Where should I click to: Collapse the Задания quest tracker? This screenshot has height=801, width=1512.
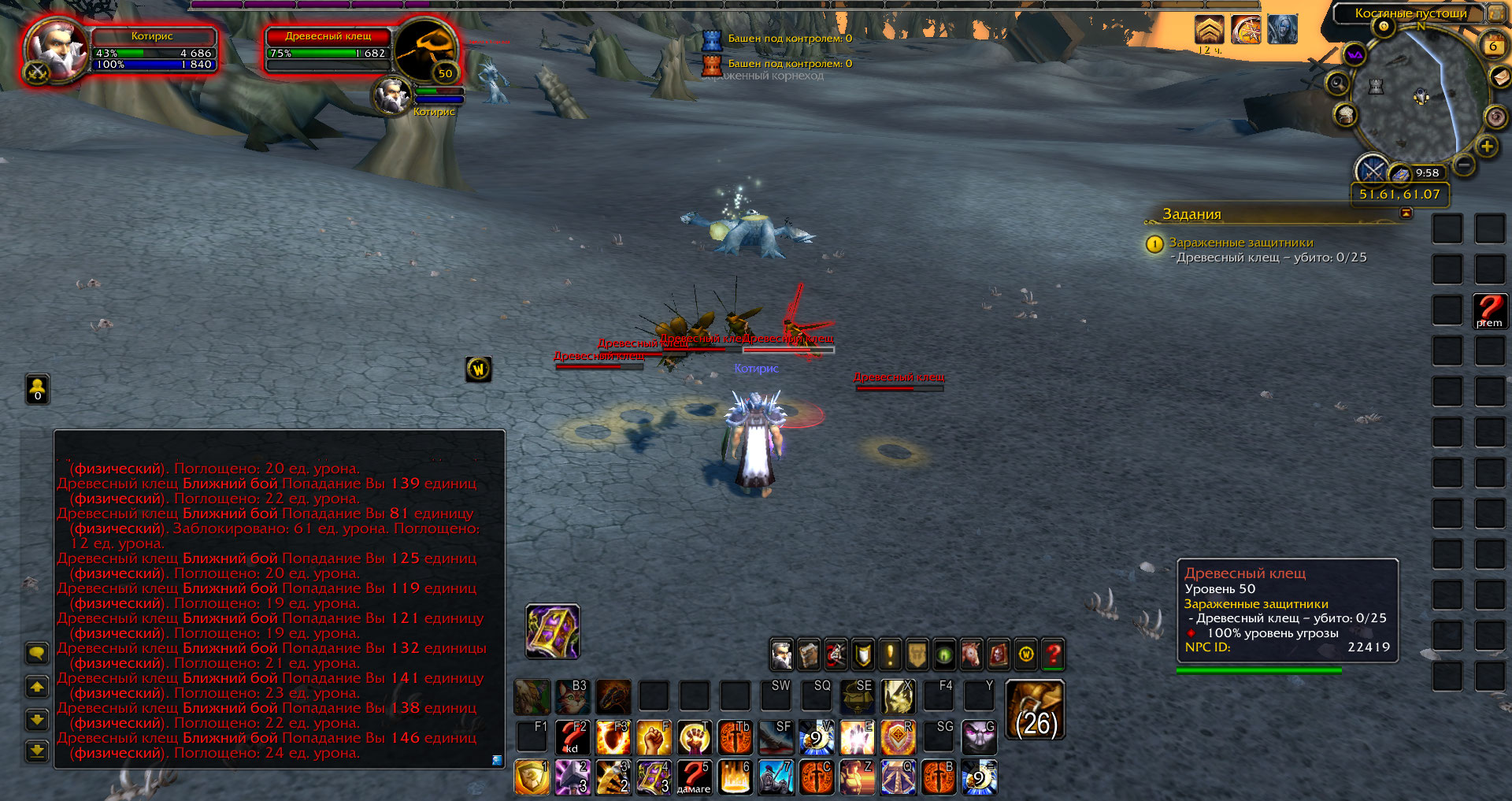(1406, 213)
